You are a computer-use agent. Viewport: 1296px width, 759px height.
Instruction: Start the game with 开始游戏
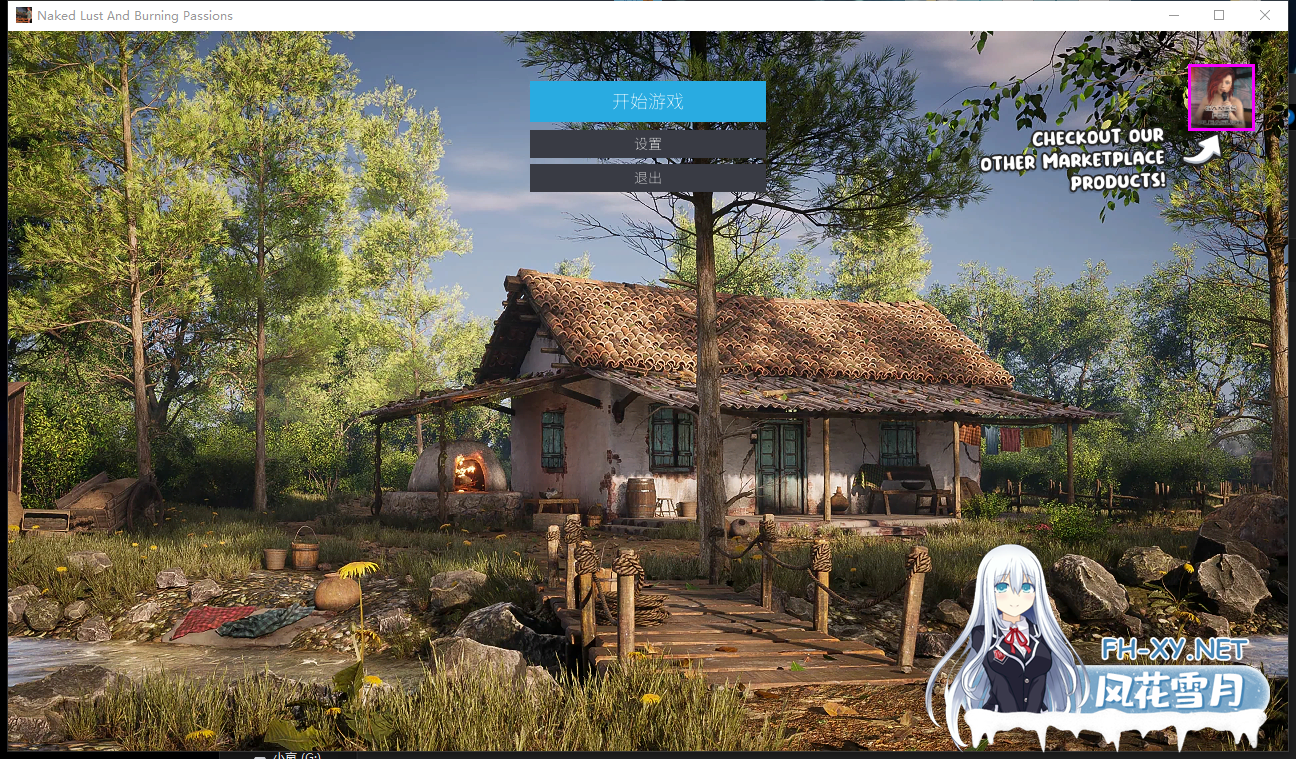coord(647,101)
